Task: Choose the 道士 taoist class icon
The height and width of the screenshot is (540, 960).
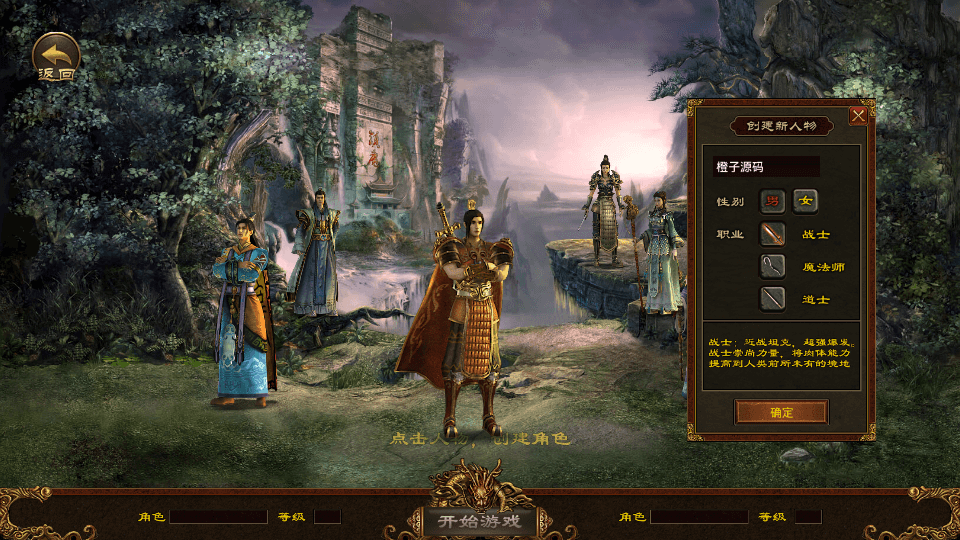Action: pos(772,298)
